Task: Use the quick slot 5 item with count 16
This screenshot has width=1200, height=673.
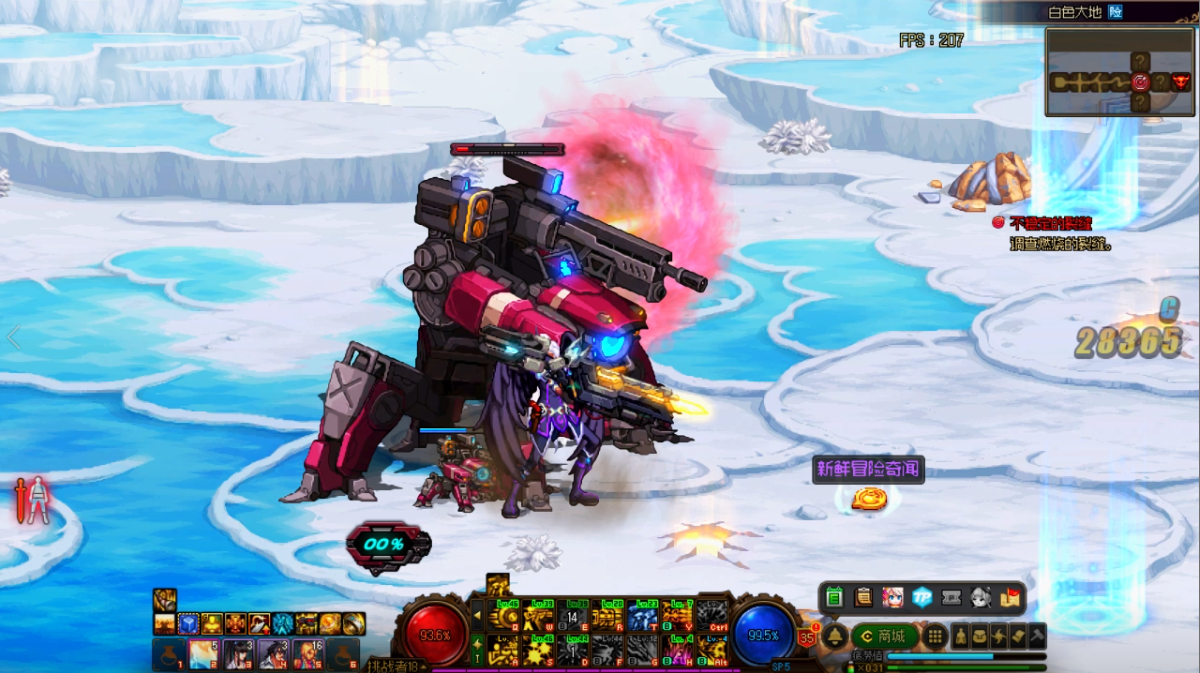Action: (x=306, y=654)
